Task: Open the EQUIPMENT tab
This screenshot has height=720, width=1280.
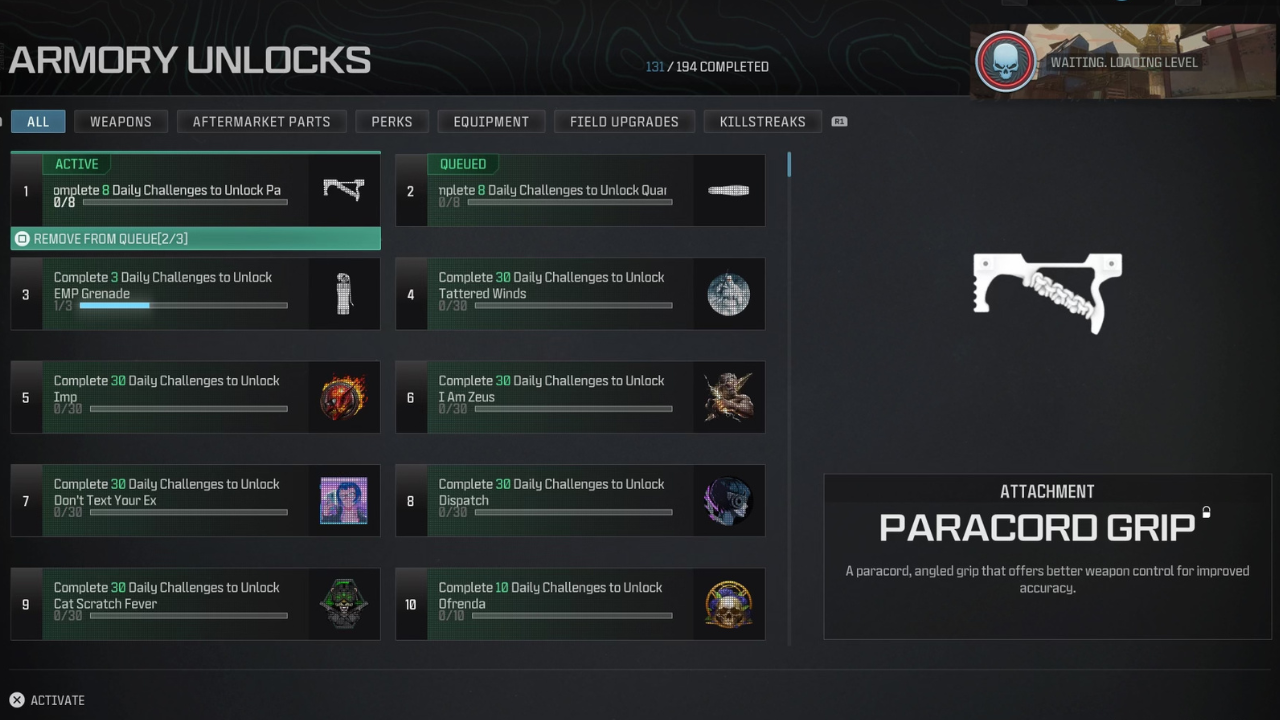Action: click(491, 121)
